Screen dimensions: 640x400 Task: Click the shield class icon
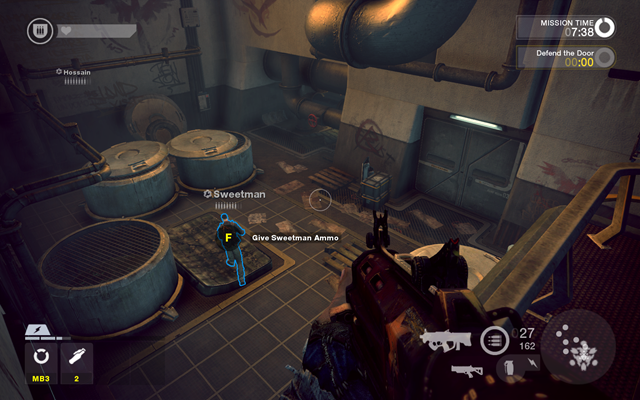click(40, 31)
